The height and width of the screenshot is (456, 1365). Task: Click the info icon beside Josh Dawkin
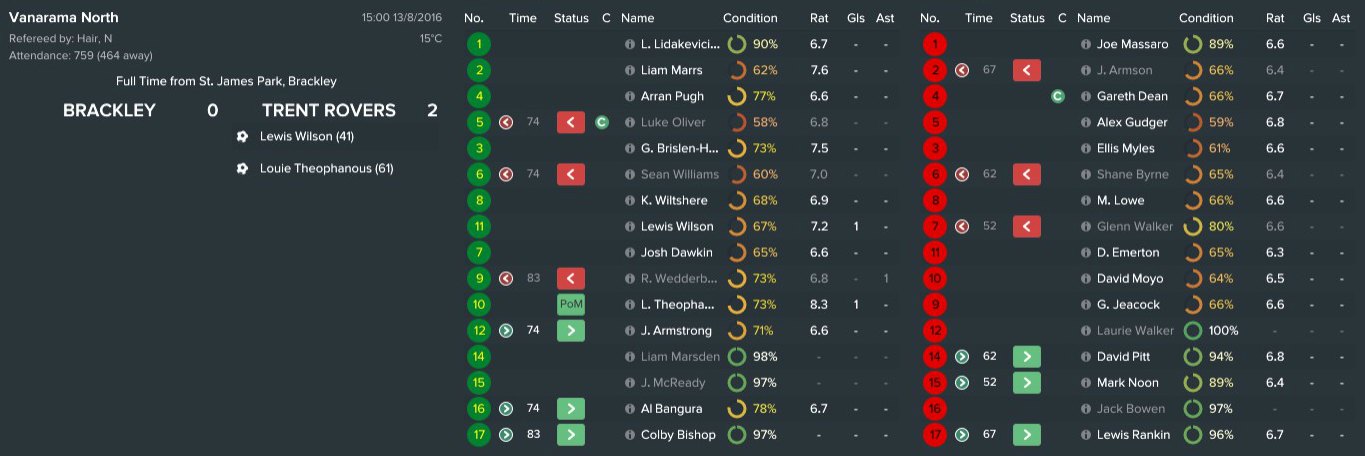click(x=629, y=253)
